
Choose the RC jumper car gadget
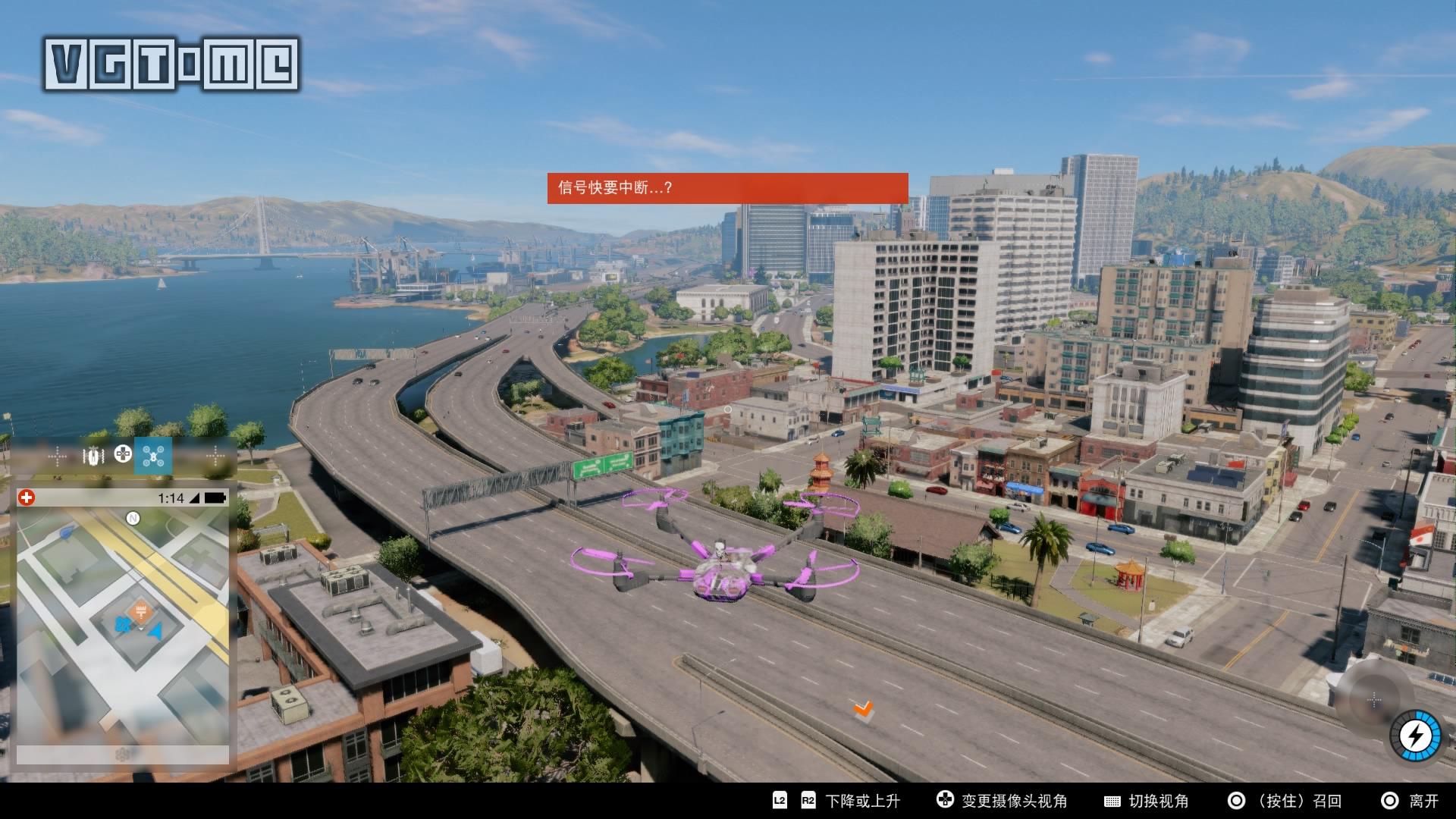(x=93, y=456)
